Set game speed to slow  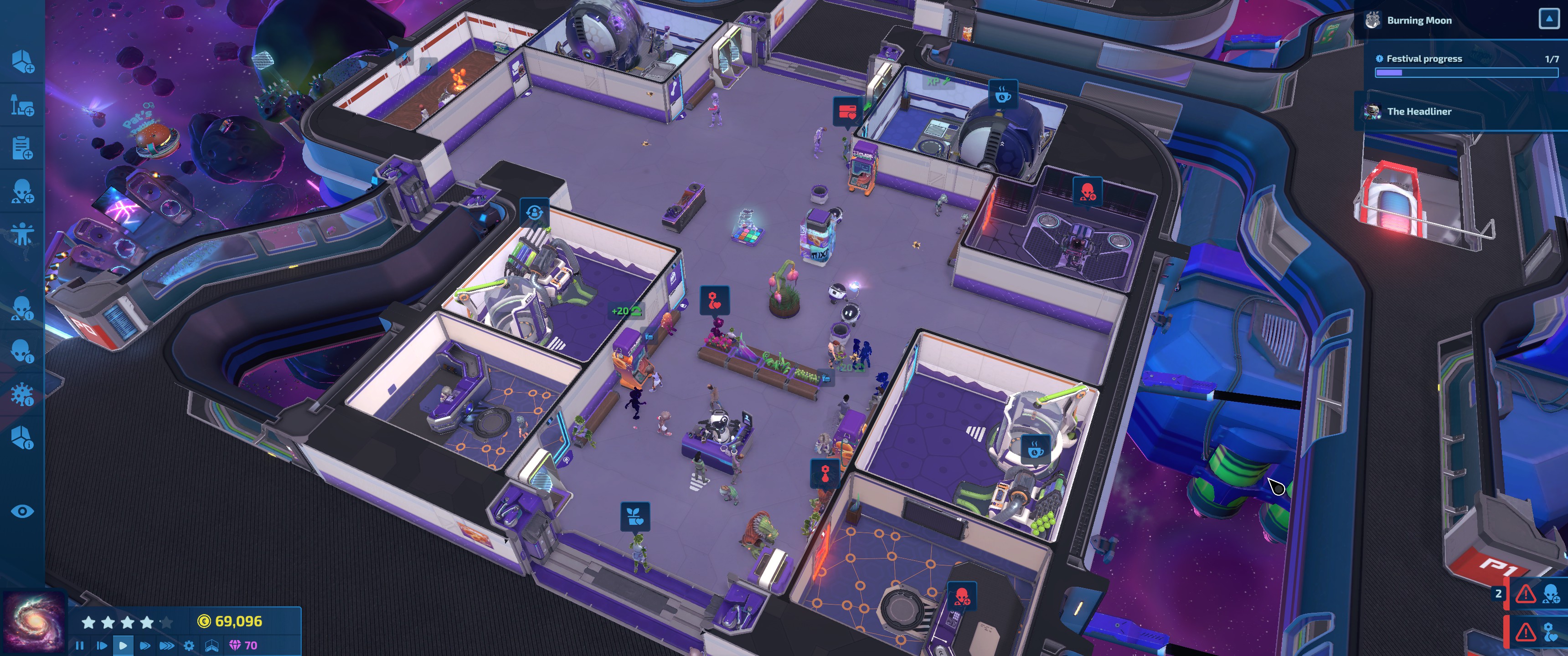[x=102, y=645]
